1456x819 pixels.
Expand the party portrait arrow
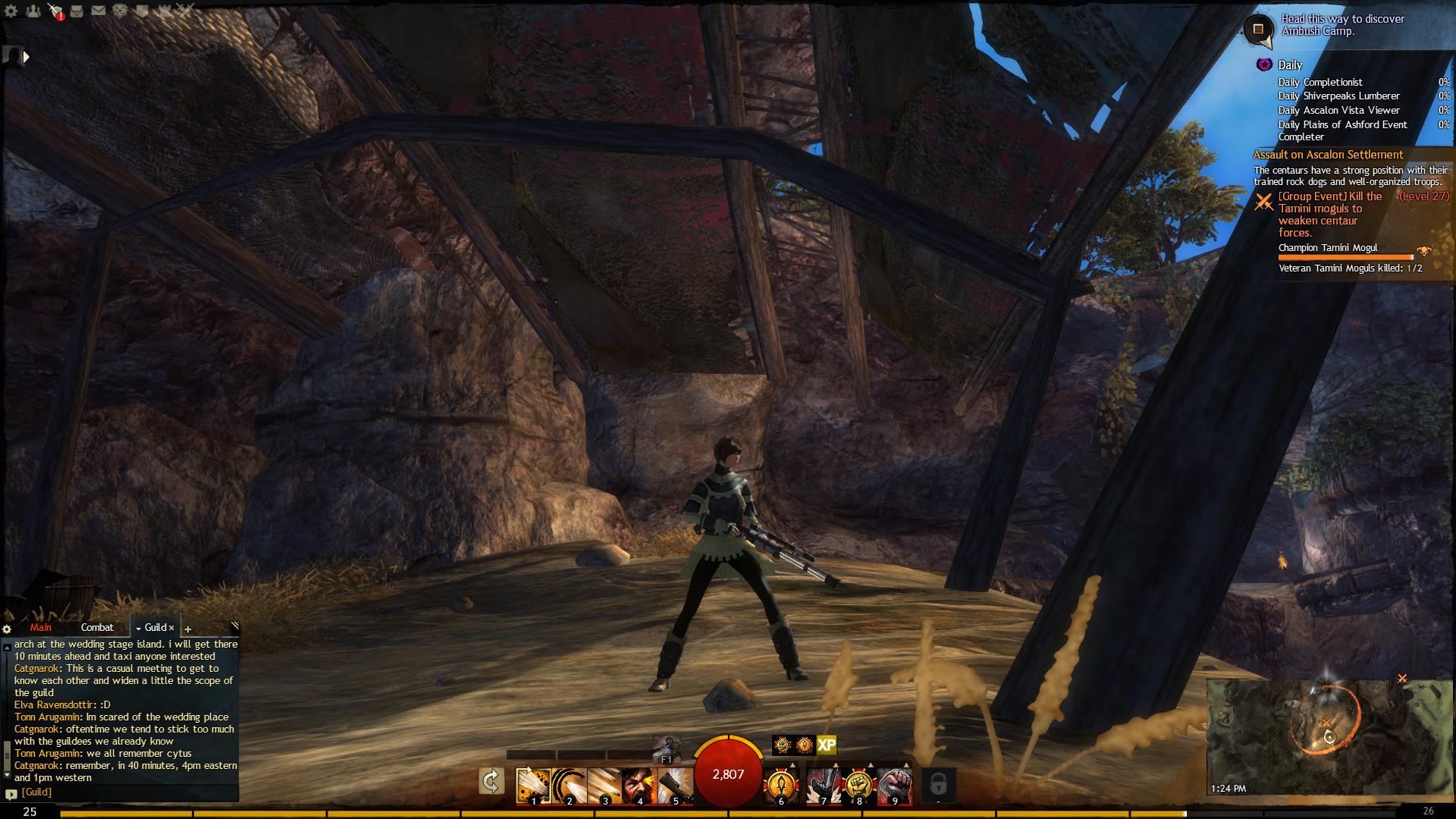[27, 56]
